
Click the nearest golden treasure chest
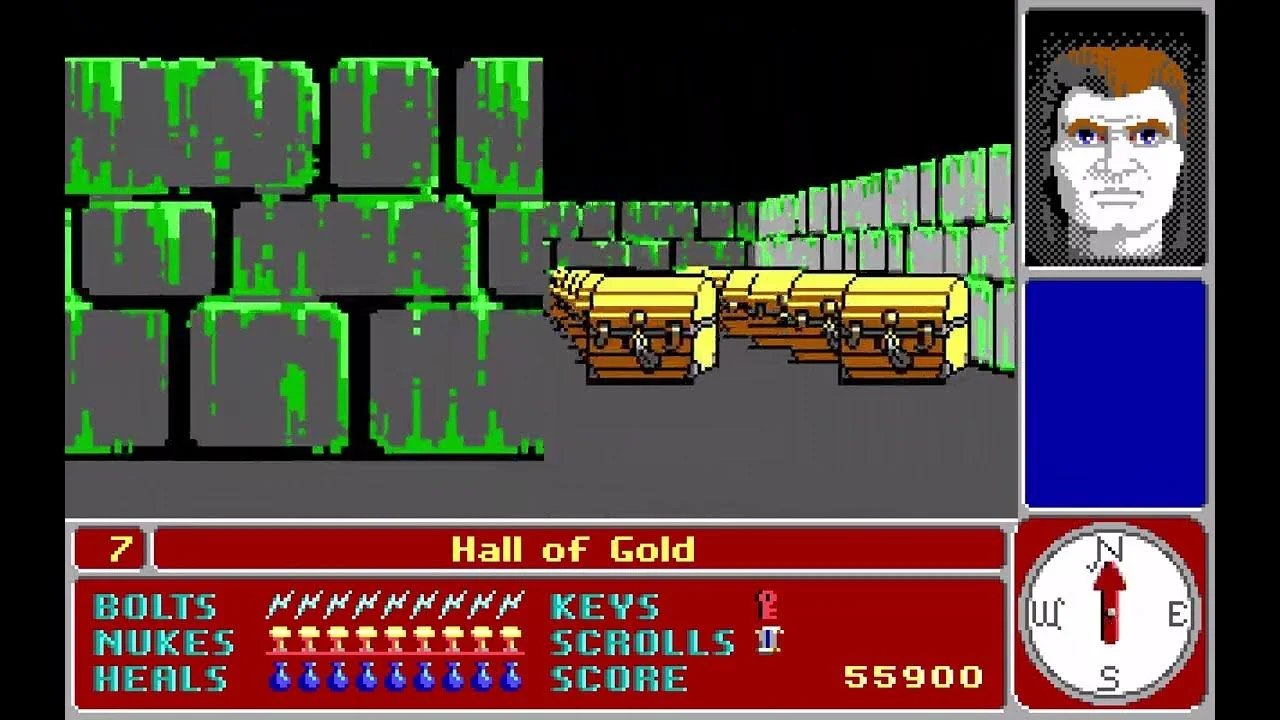[x=640, y=325]
